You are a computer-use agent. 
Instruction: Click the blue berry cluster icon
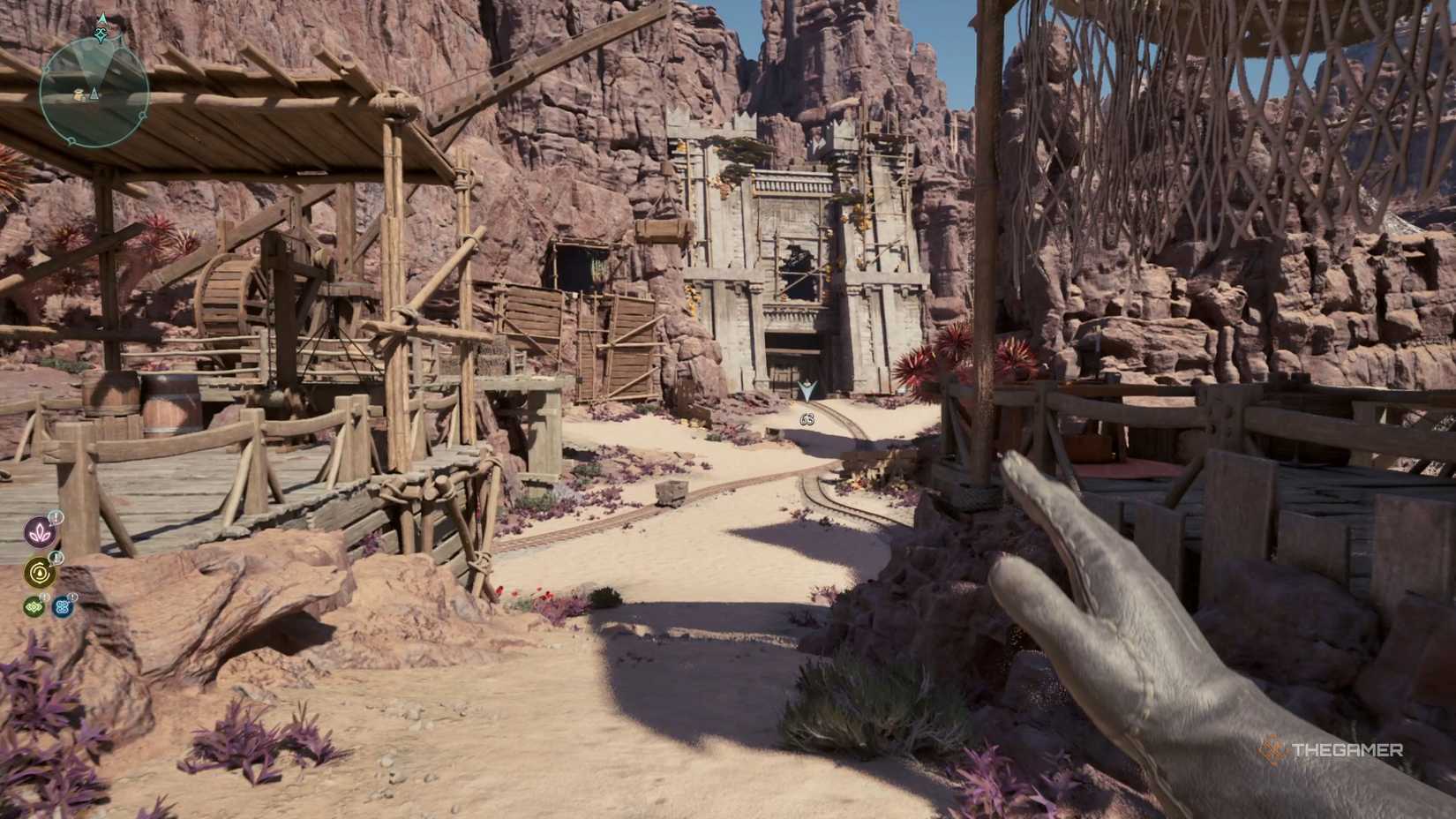[x=62, y=607]
